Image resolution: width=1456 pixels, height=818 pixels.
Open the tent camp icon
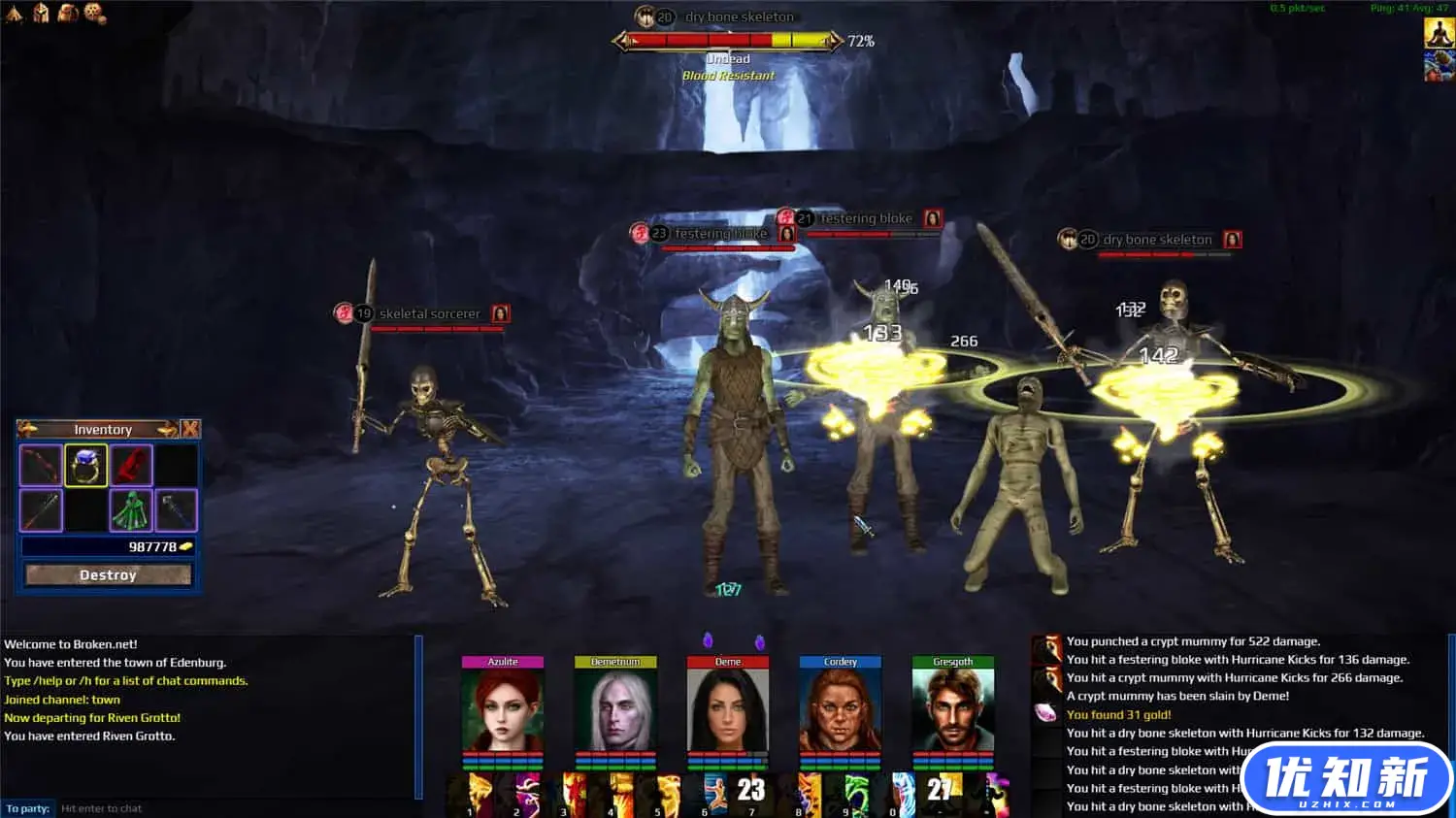coord(13,13)
